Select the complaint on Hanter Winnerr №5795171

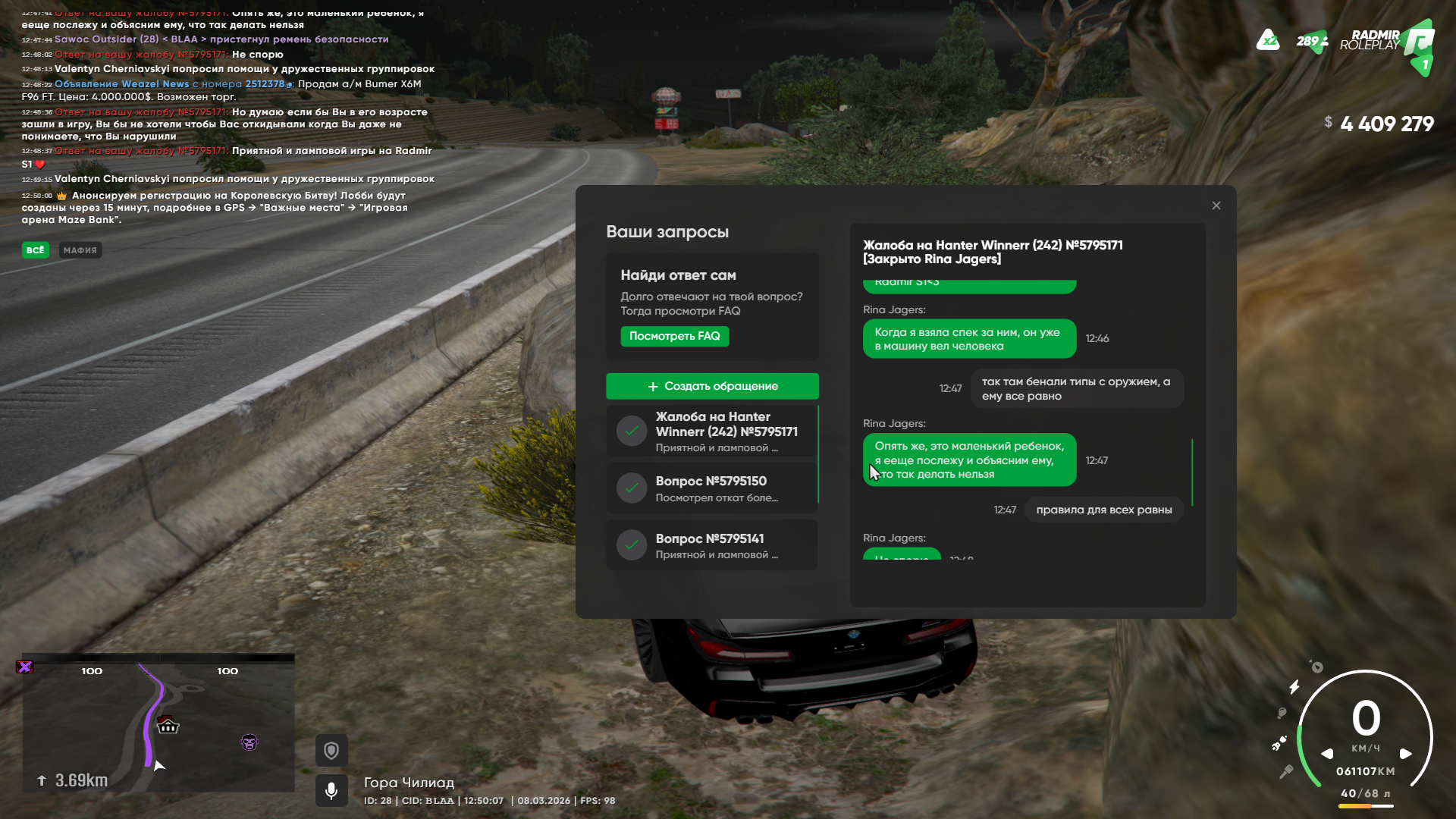712,431
